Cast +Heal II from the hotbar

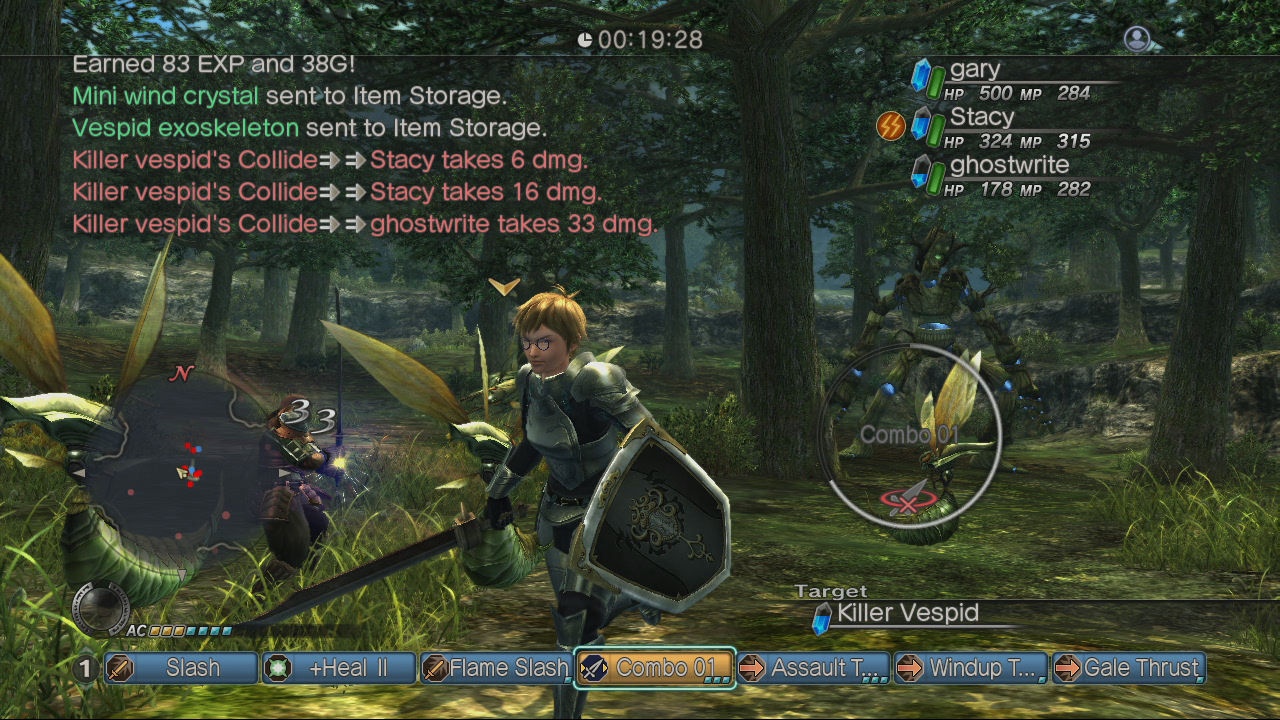click(x=339, y=668)
